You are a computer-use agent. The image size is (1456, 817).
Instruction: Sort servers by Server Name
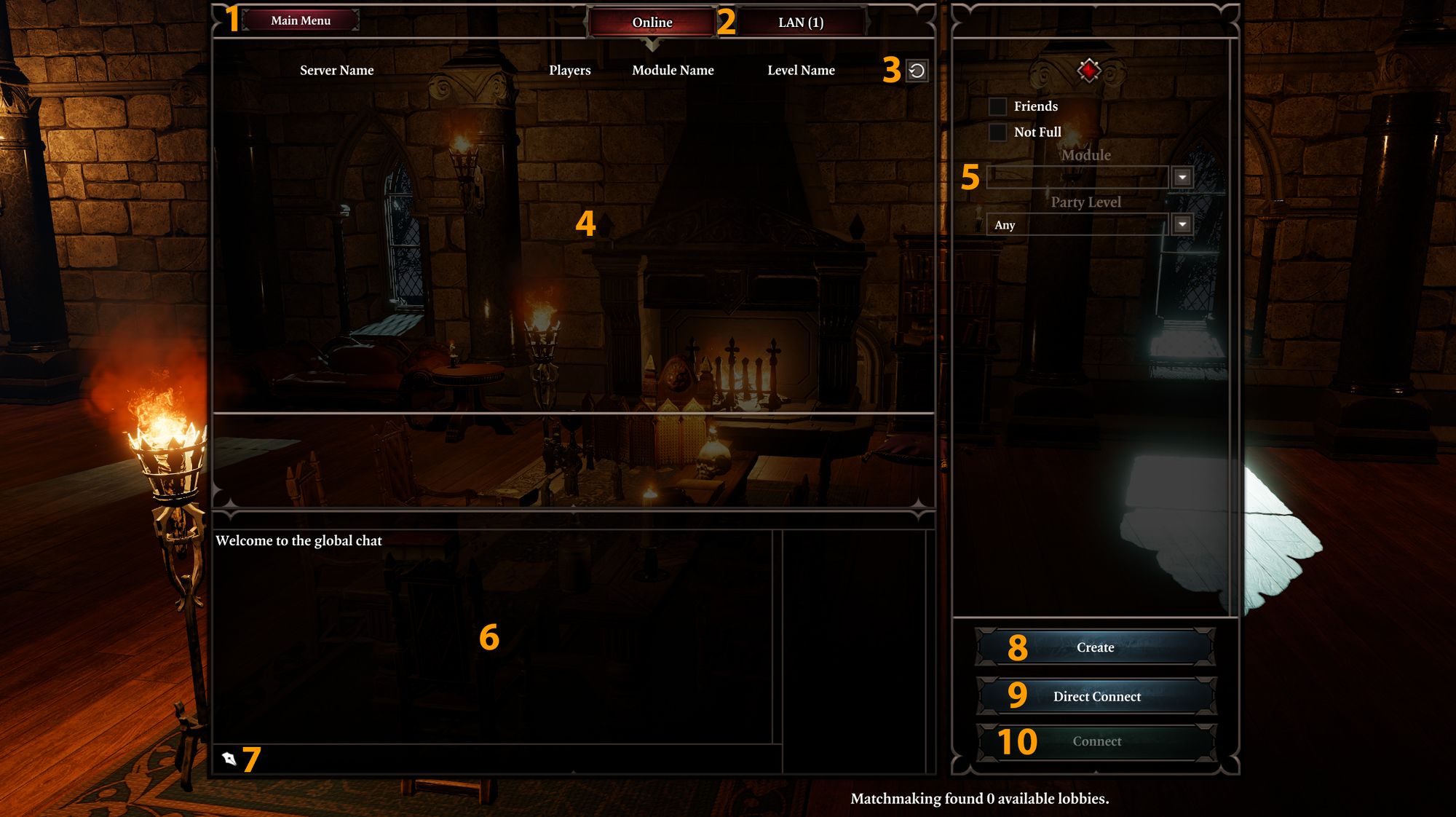[x=336, y=71]
